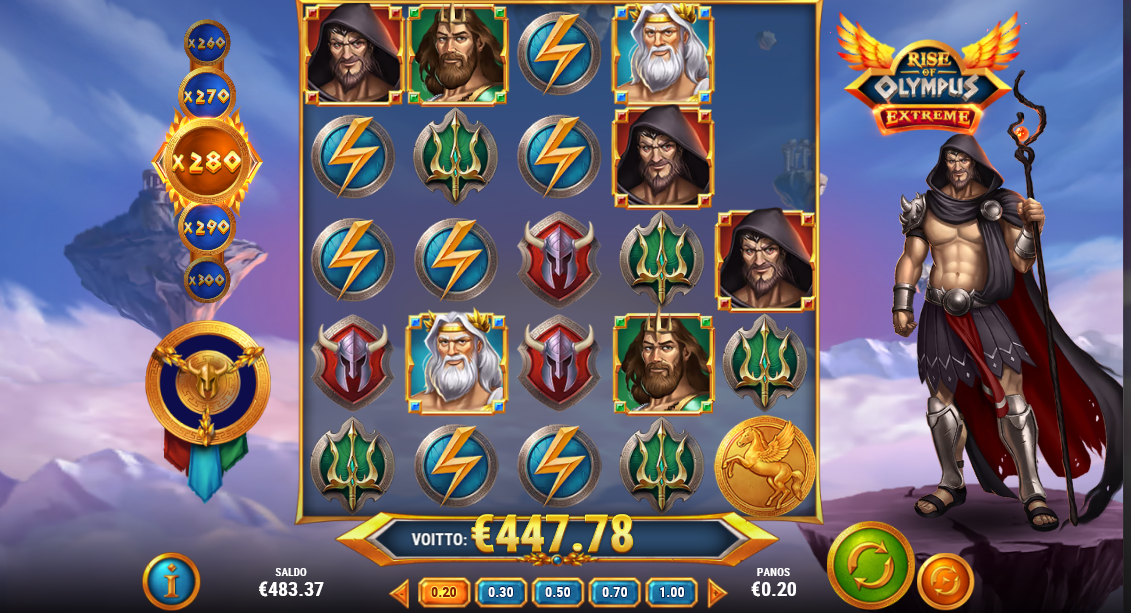Select the 0.20 bet amount

443,592
